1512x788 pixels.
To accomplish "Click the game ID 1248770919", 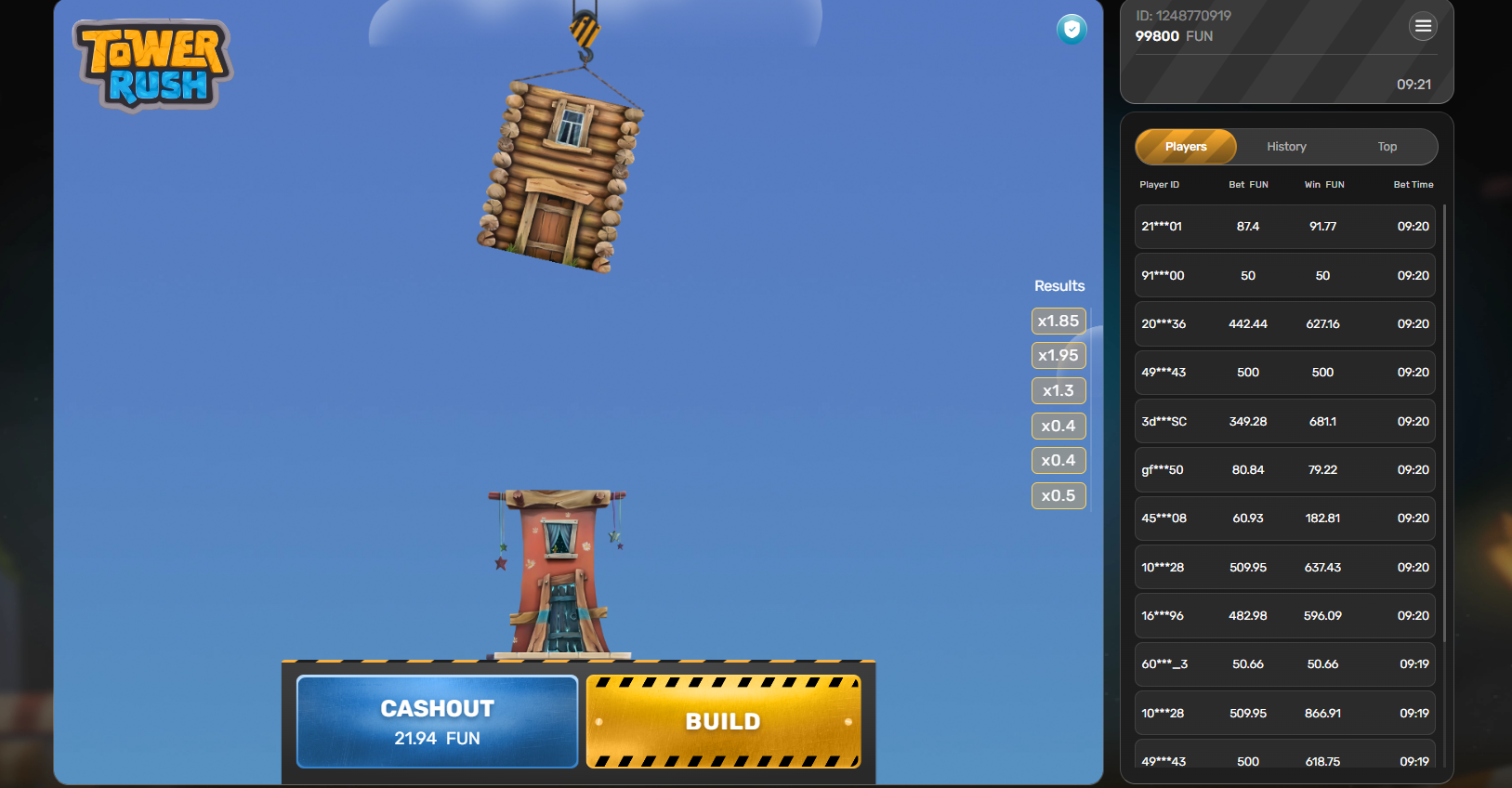I will pos(1182,15).
